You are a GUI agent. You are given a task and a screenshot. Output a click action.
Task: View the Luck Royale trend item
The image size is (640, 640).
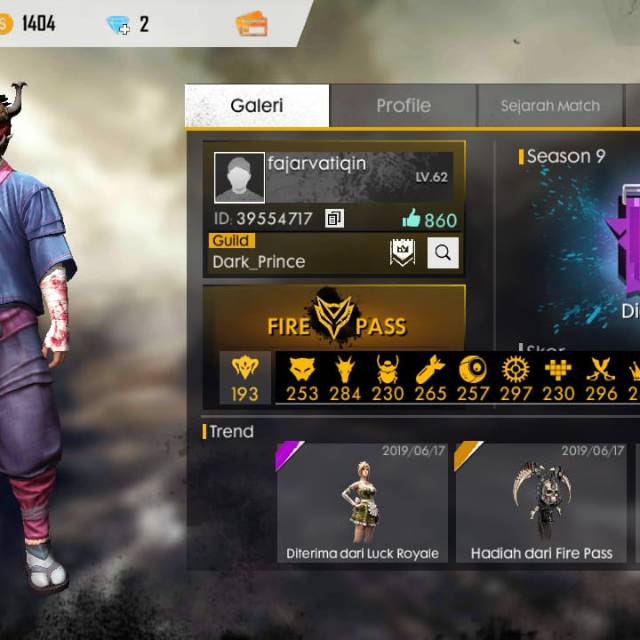(362, 503)
